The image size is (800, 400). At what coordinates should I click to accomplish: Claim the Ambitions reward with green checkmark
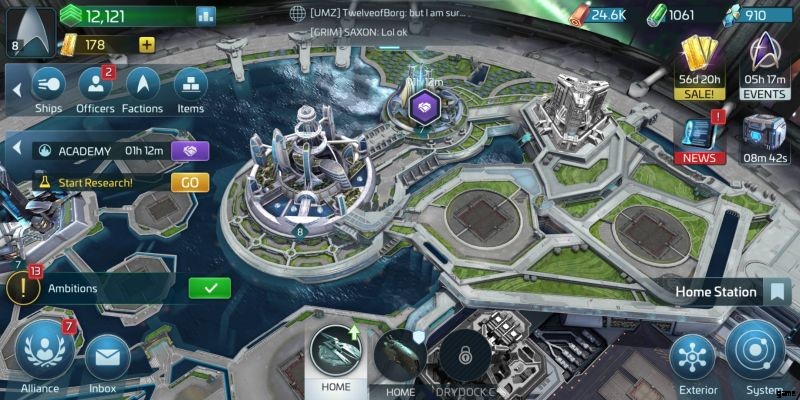210,288
